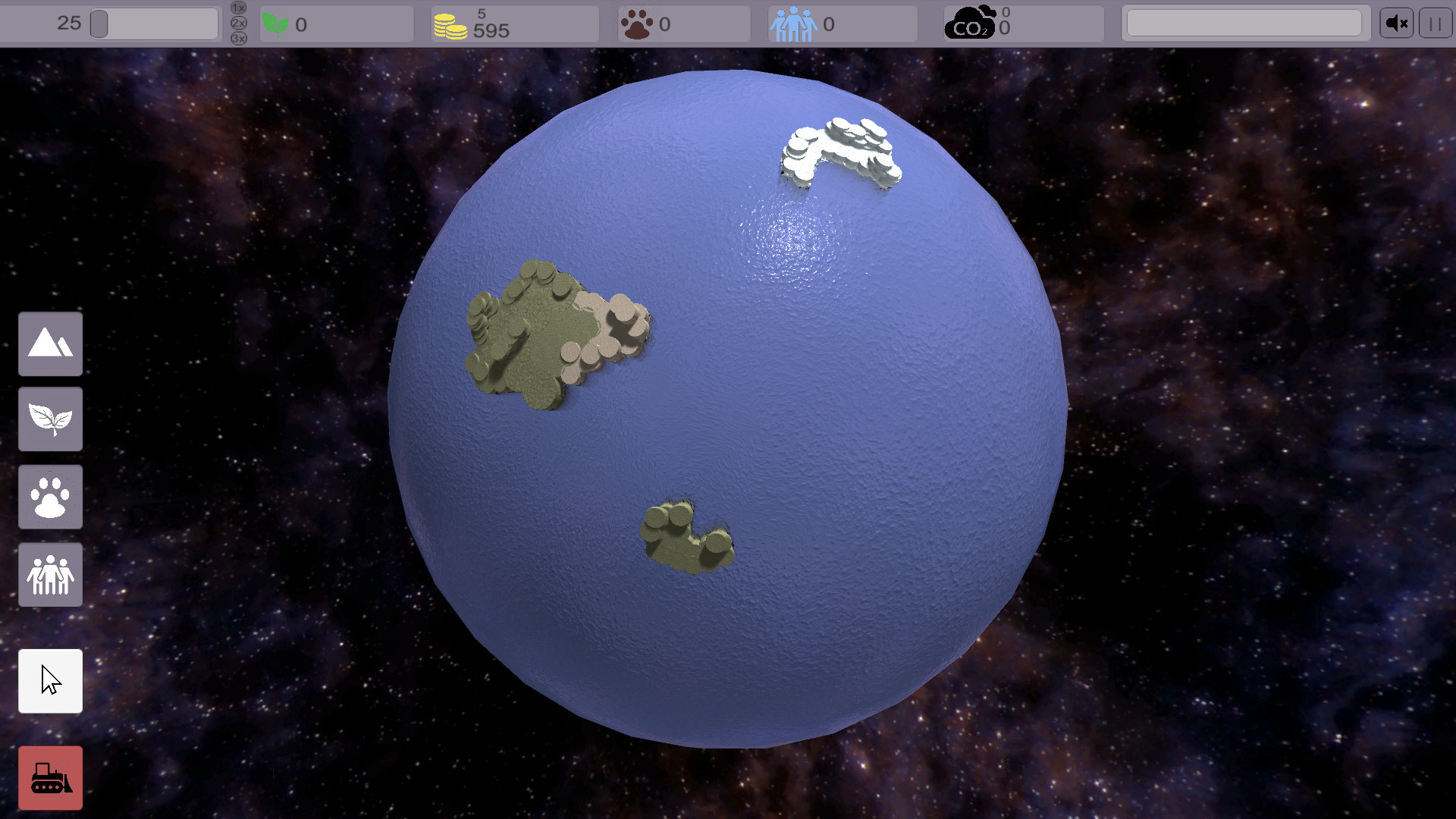1456x819 pixels.
Task: Set game speed to 2x
Action: click(x=237, y=24)
